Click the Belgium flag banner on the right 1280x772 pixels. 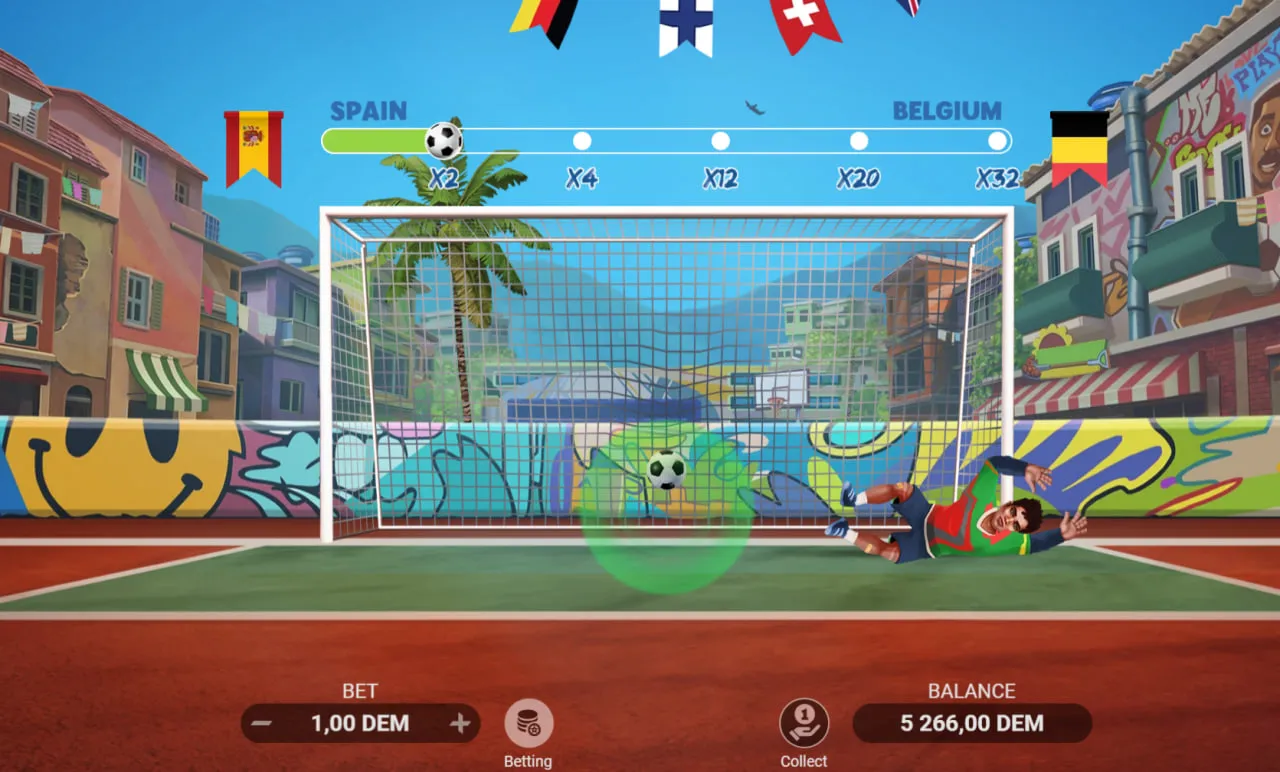coord(1080,146)
